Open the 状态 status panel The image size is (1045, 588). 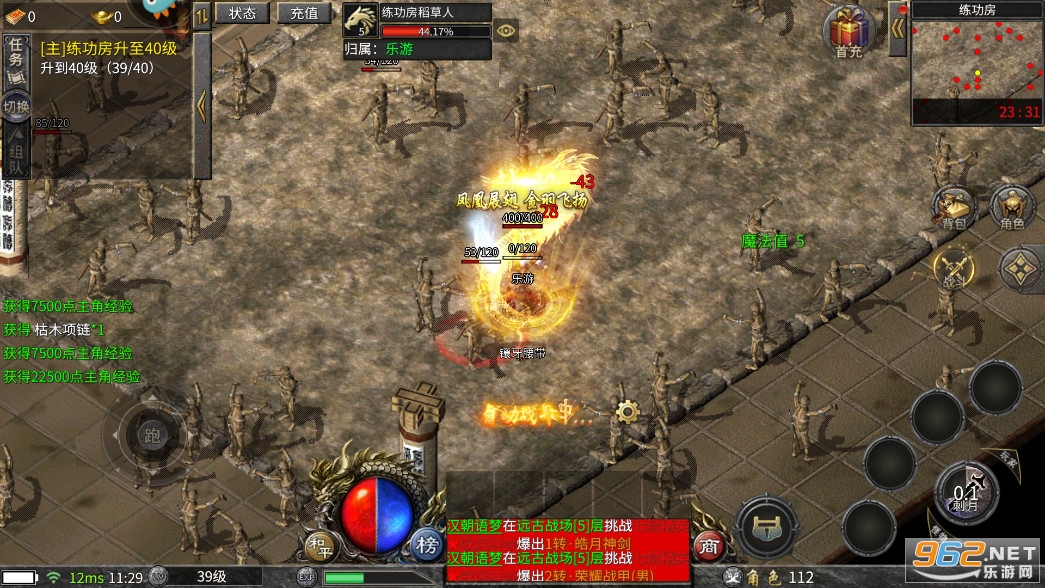point(242,13)
